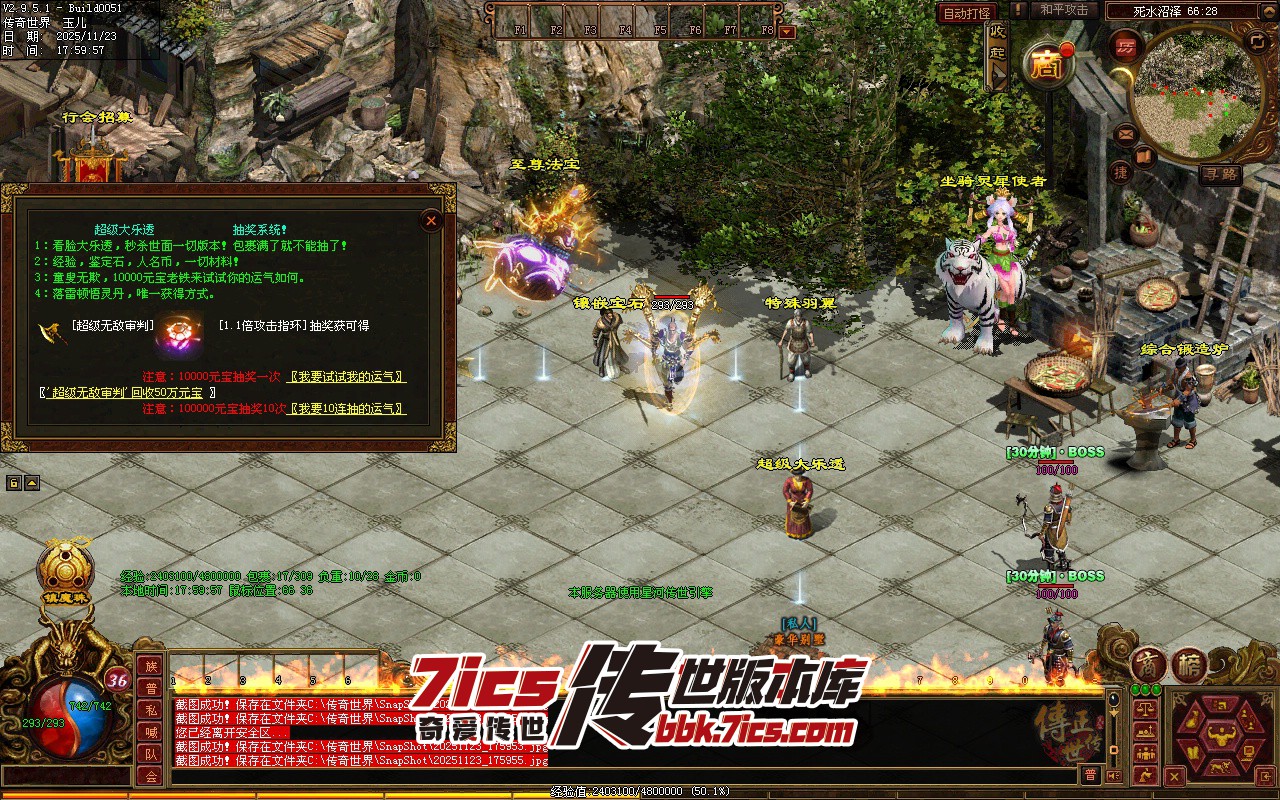Toggle 自动打怪 auto-fight button
The image size is (1280, 800).
coord(967,13)
